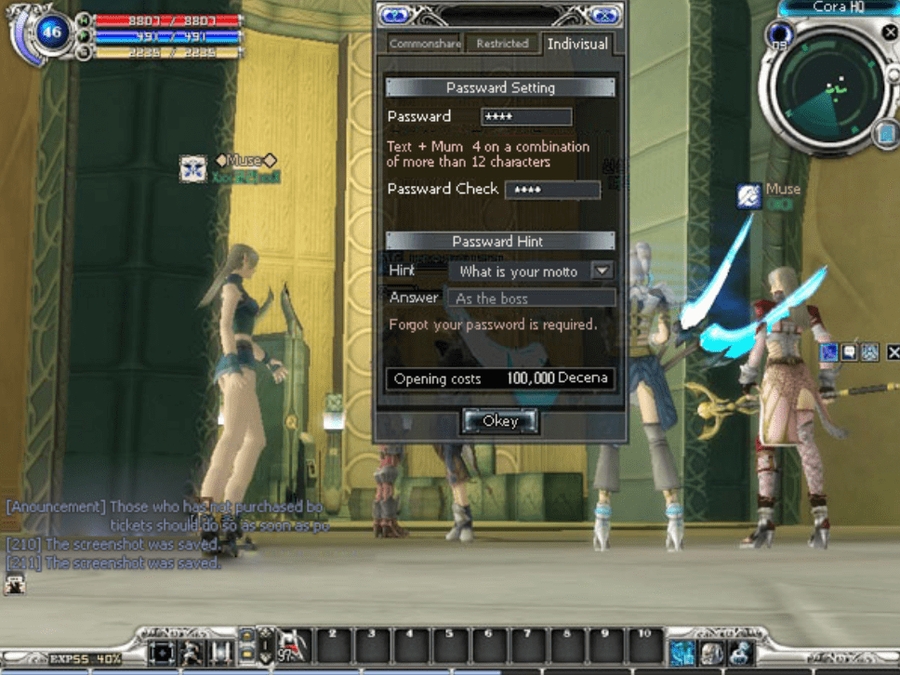Open the running figure icon on the bottom bar
The width and height of the screenshot is (900, 675).
pyautogui.click(x=190, y=653)
